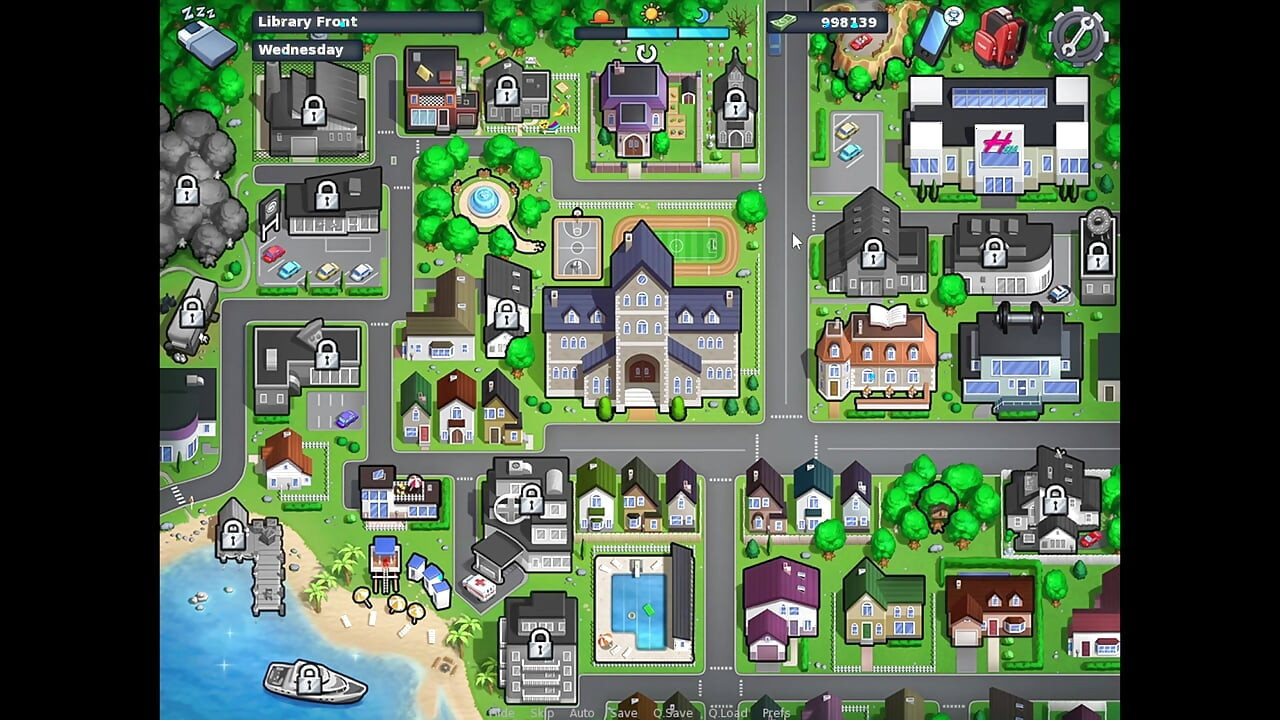
Task: Select the sun icon on the time bar
Action: coord(652,13)
